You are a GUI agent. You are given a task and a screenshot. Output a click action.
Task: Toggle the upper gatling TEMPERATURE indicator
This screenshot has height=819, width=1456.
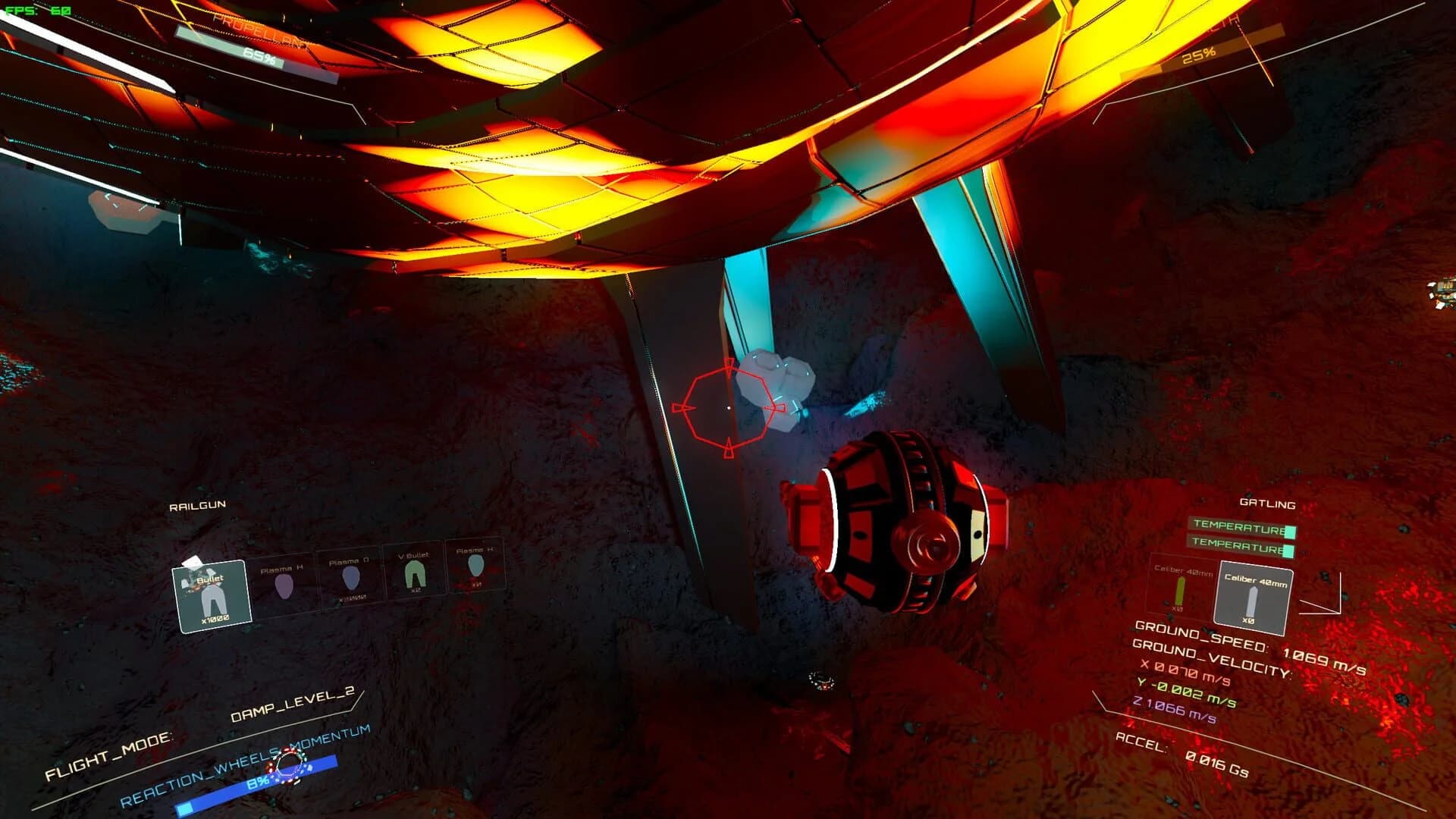[x=1234, y=524]
